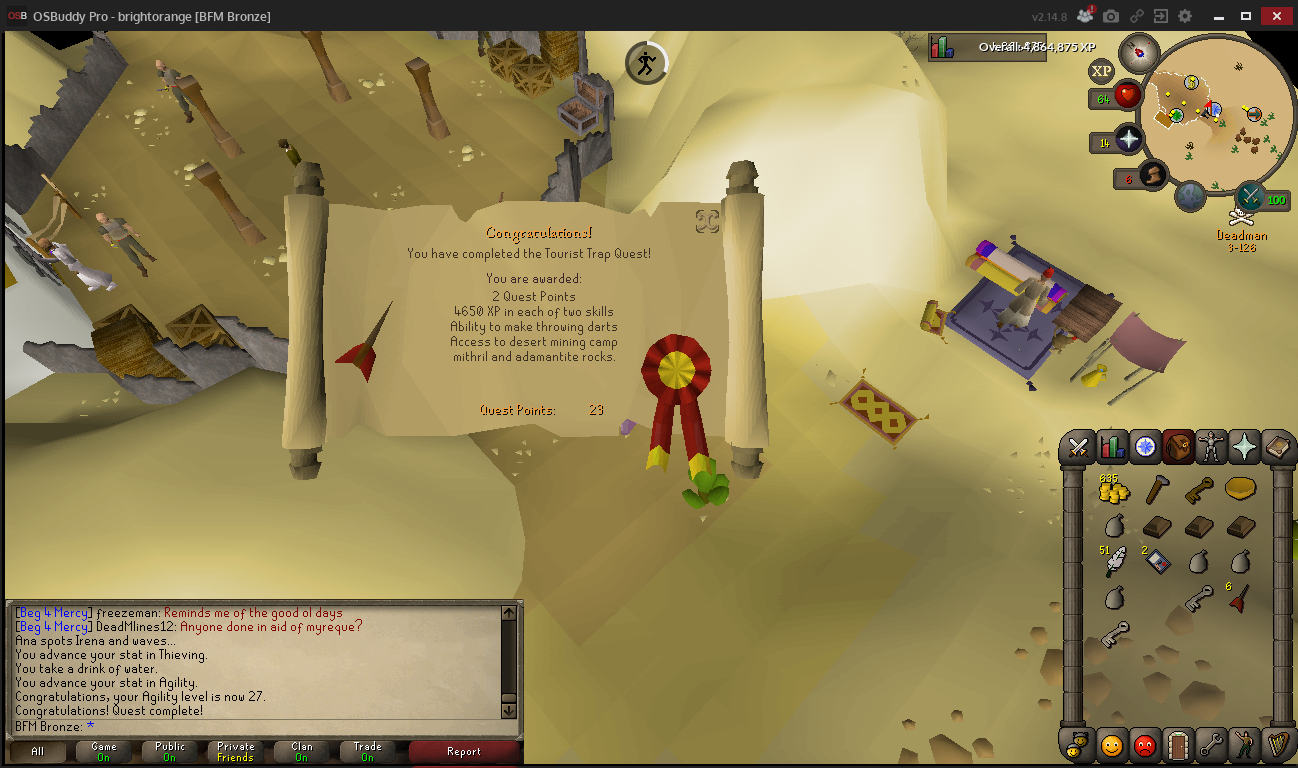Show the Worn Equipment tab
The image size is (1298, 768).
click(x=1211, y=446)
